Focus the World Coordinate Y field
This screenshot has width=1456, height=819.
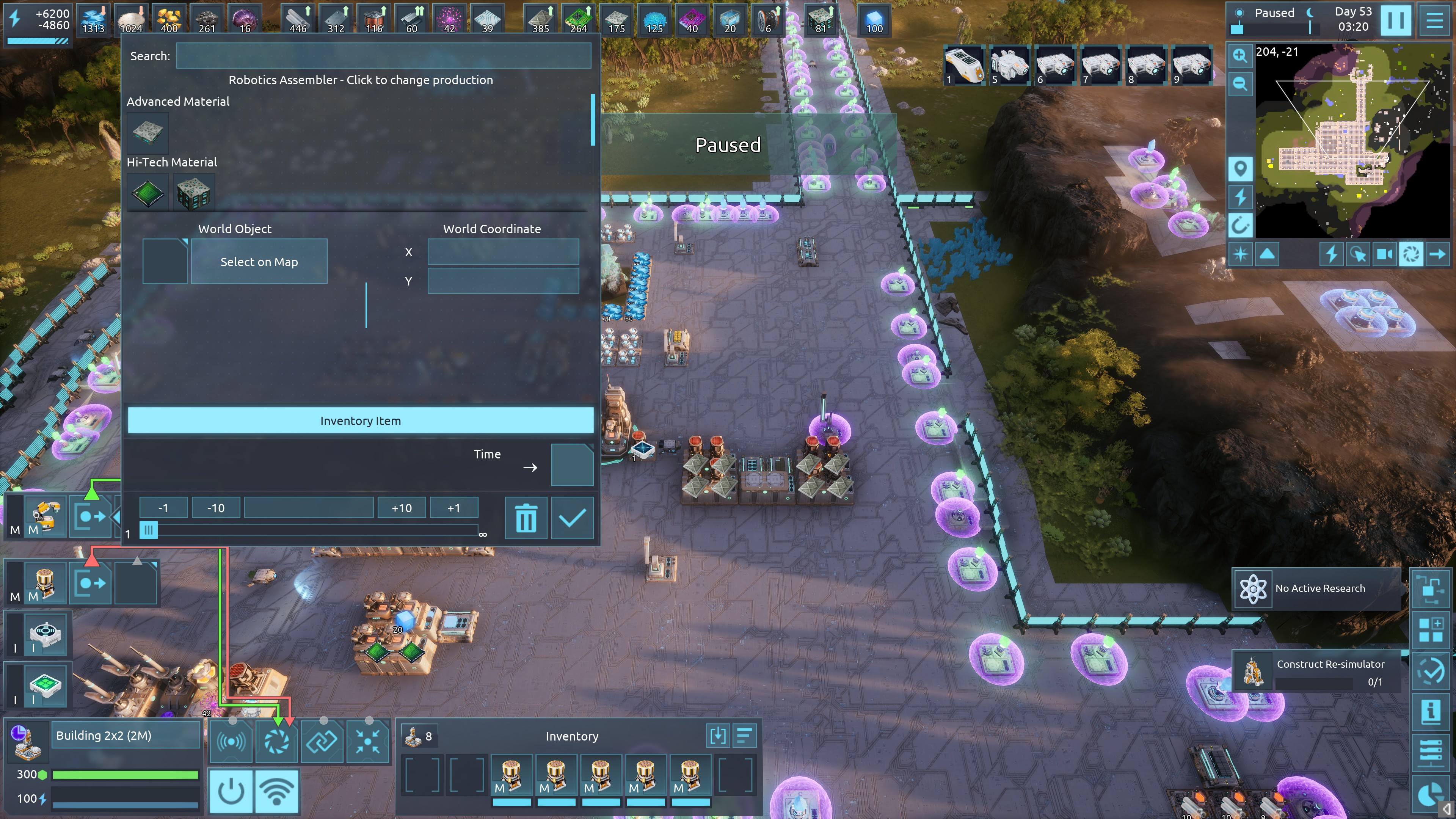point(503,281)
